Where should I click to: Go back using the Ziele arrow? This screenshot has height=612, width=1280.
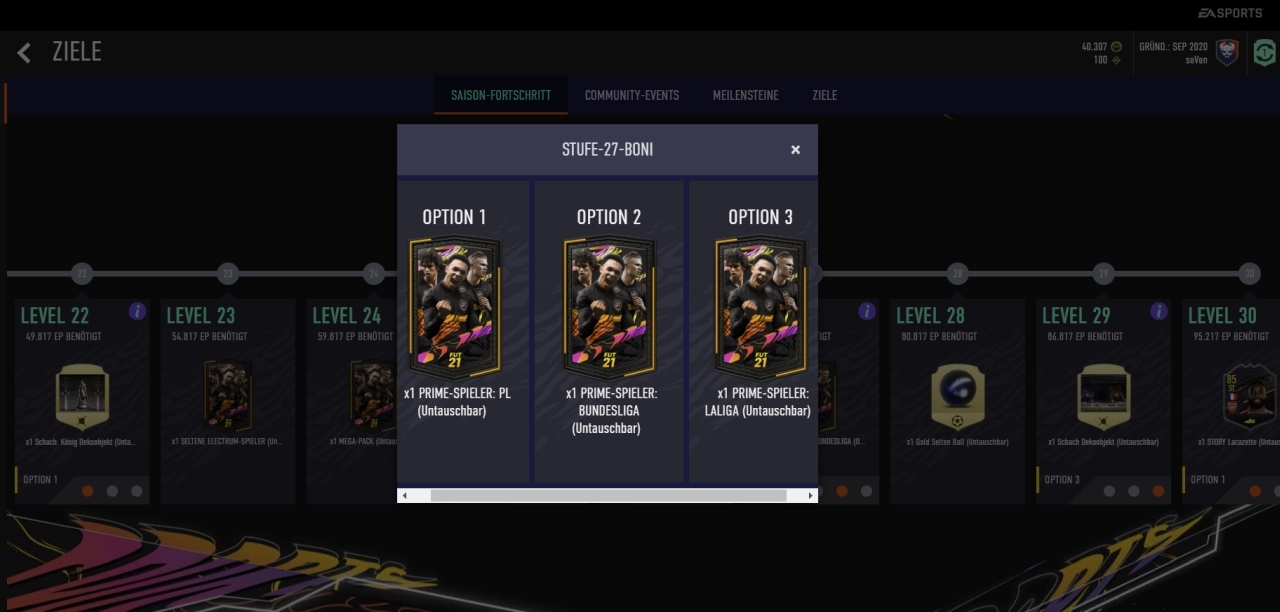click(25, 52)
